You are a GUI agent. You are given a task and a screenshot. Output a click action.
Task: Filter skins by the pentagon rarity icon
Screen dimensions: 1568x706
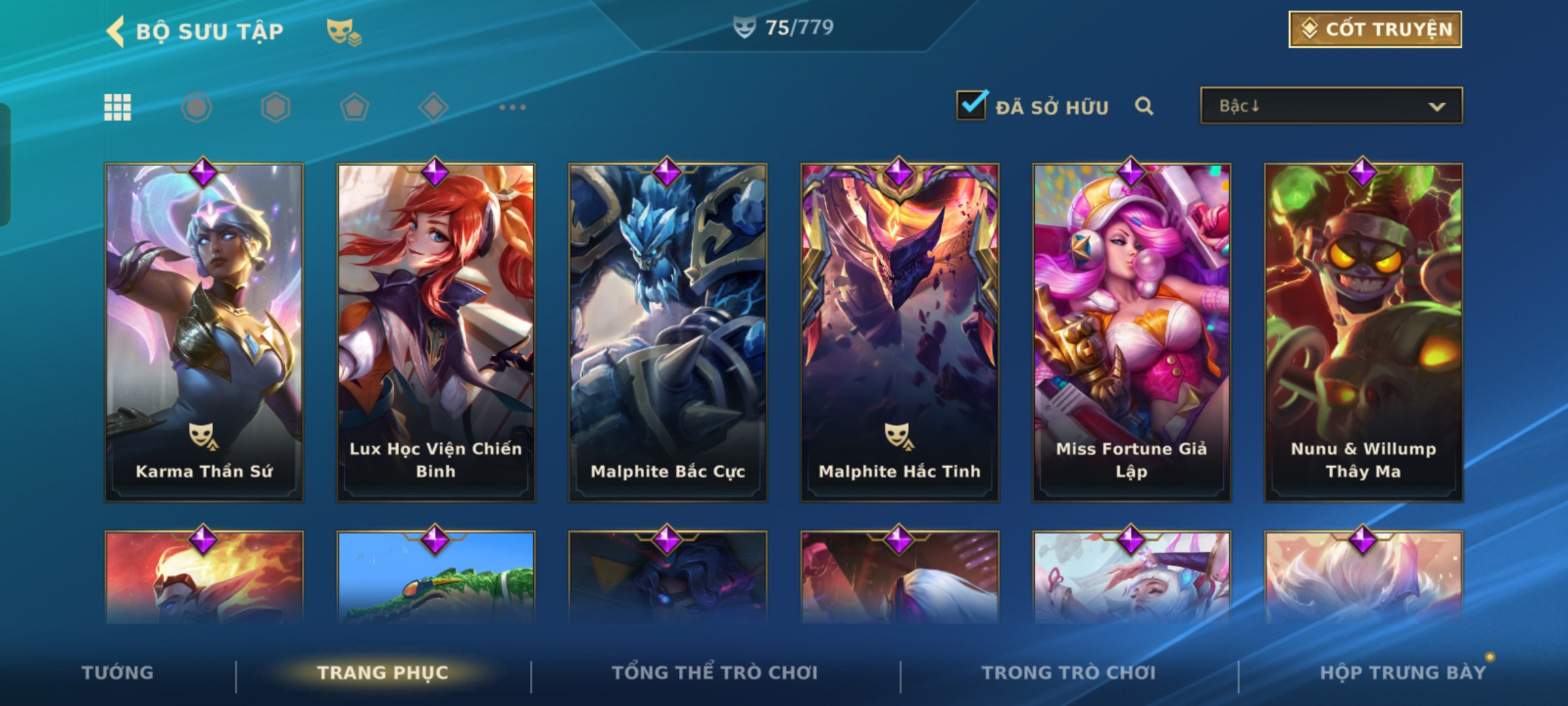click(355, 107)
